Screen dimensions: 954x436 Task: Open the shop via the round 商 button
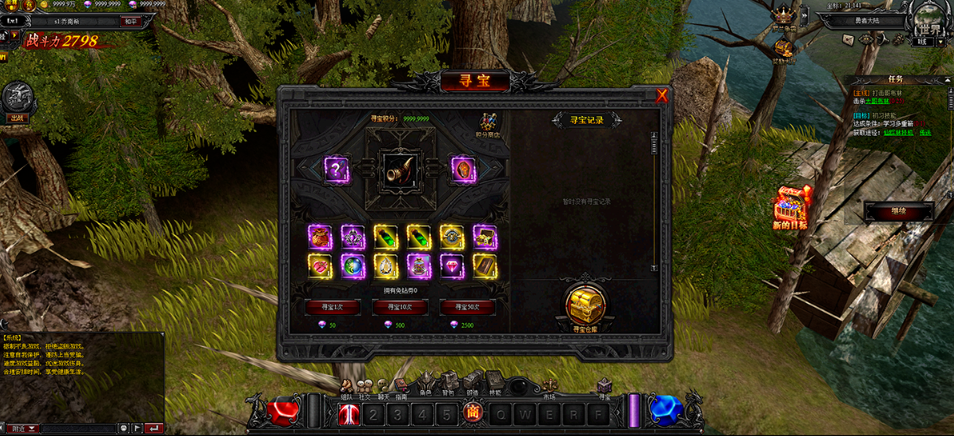point(473,413)
